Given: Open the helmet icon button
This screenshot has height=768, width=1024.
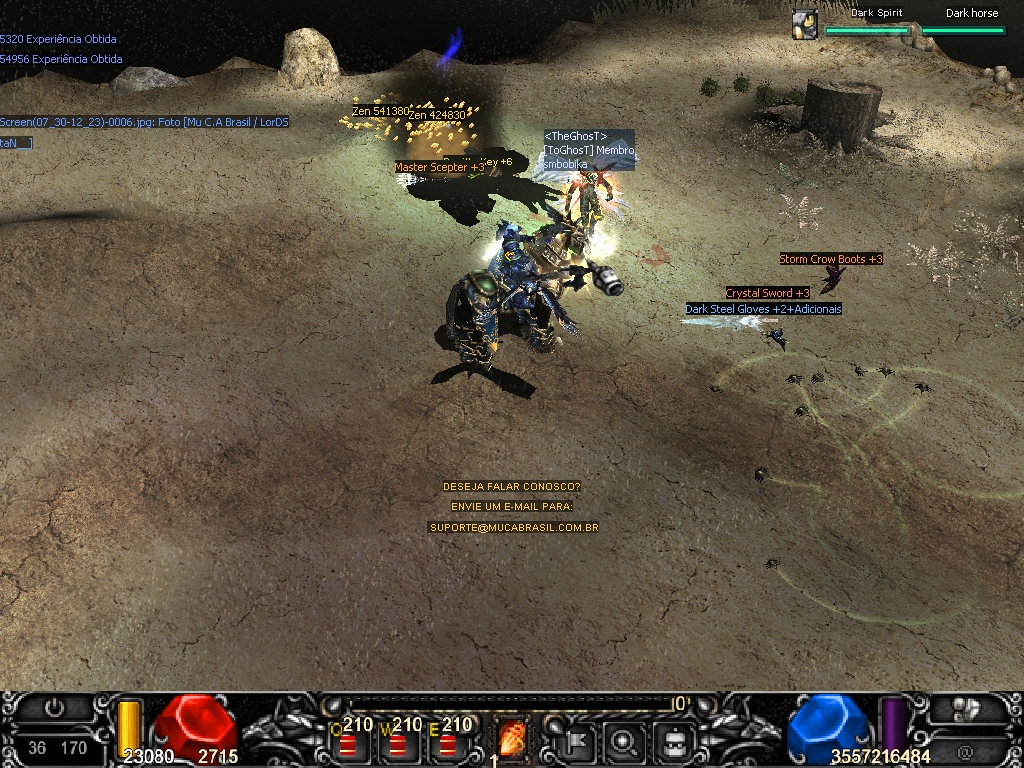Looking at the screenshot, I should pos(676,741).
